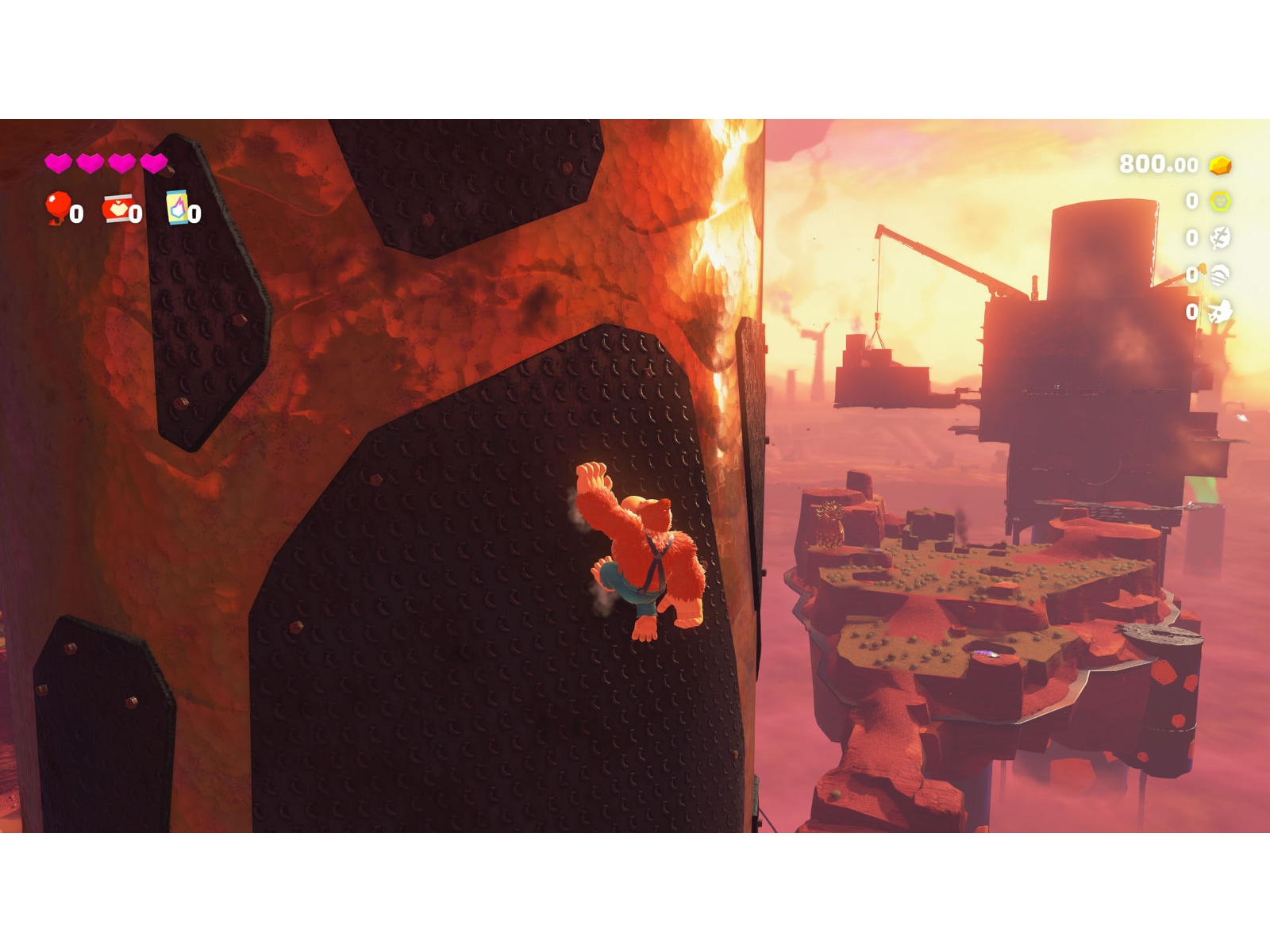Select the last pink heart in health bar
This screenshot has width=1270, height=952.
(154, 163)
